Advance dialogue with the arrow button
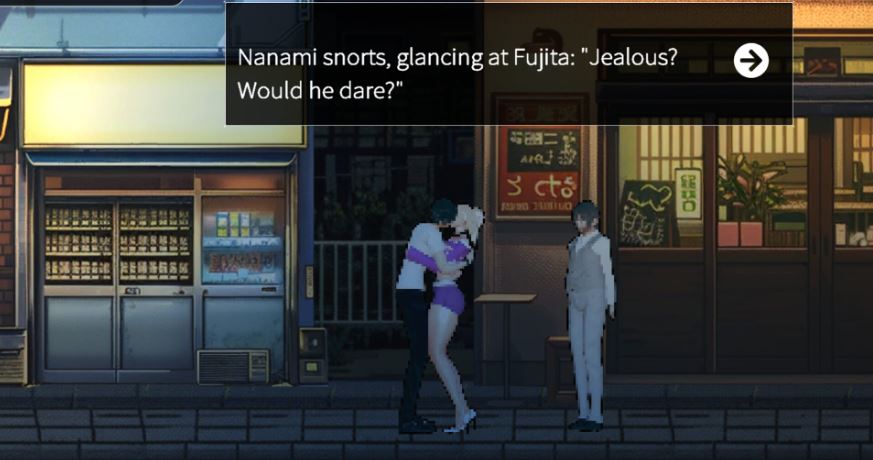This screenshot has width=873, height=460. click(751, 61)
